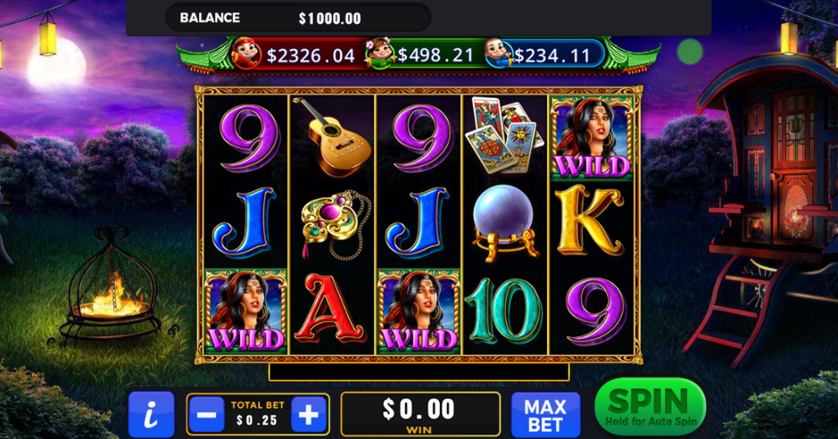Decrease total bet with the minus button
This screenshot has width=838, height=439.
point(206,414)
